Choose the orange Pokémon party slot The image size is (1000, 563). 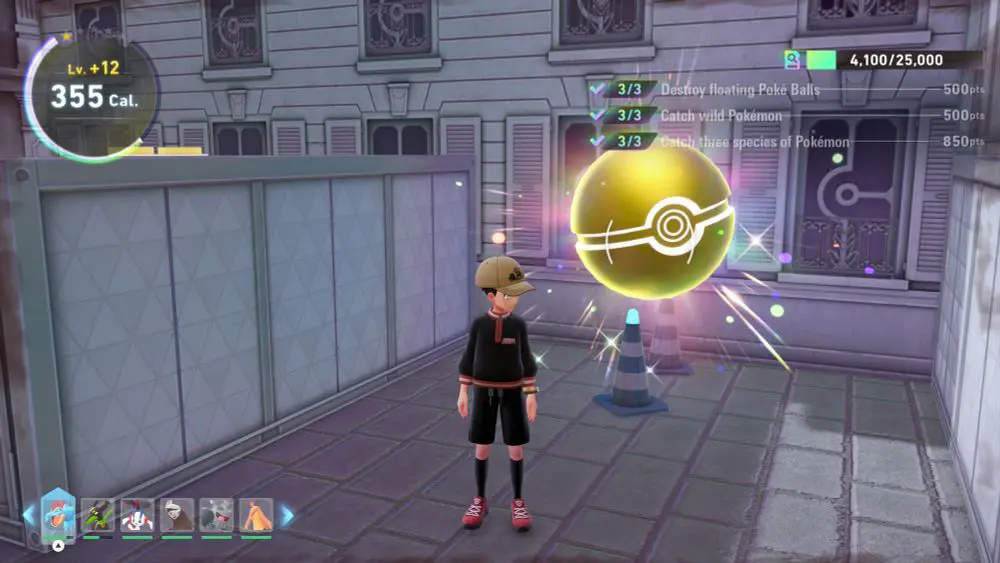click(256, 515)
